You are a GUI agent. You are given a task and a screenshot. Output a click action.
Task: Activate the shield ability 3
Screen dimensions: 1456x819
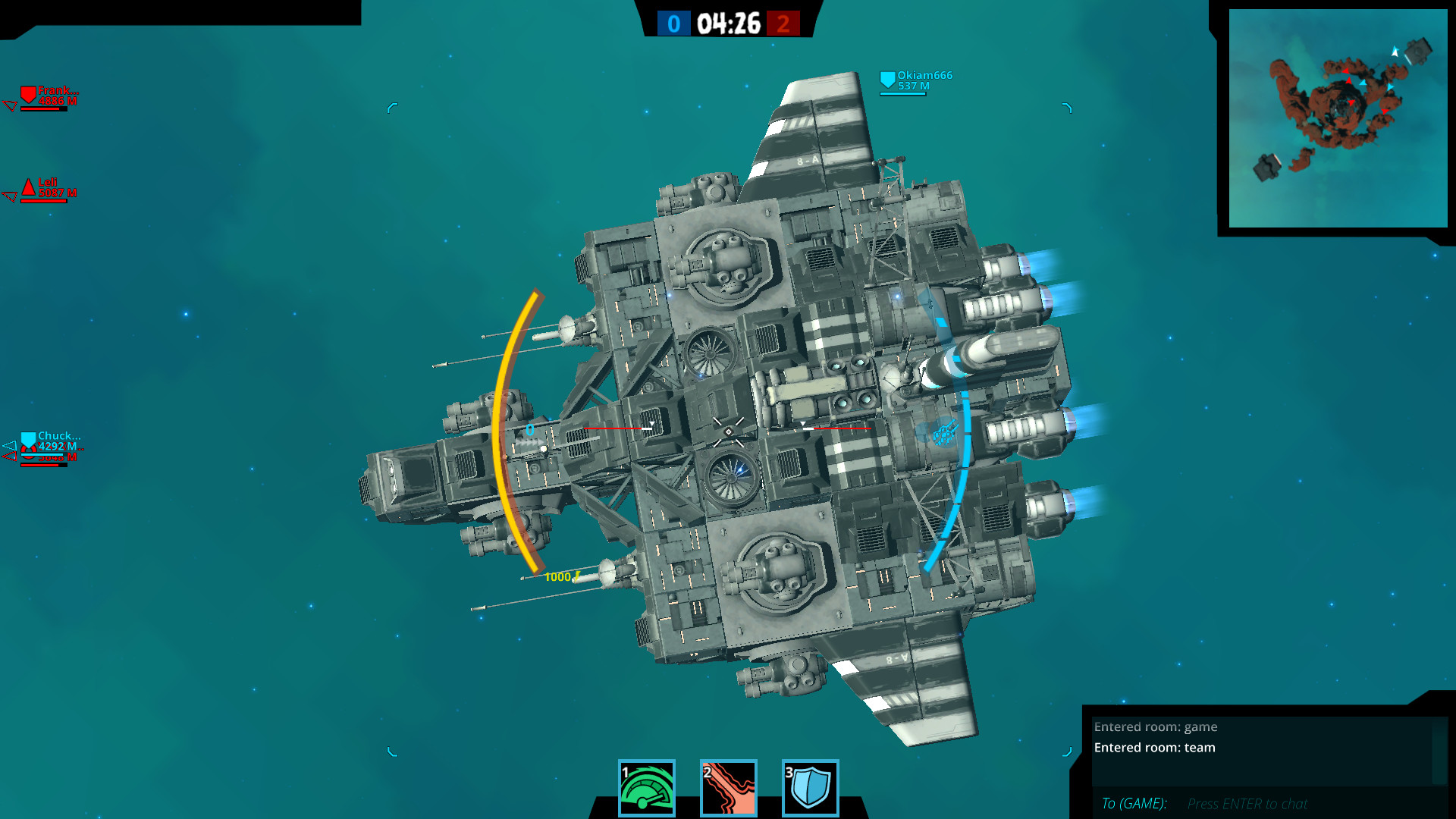click(x=811, y=789)
